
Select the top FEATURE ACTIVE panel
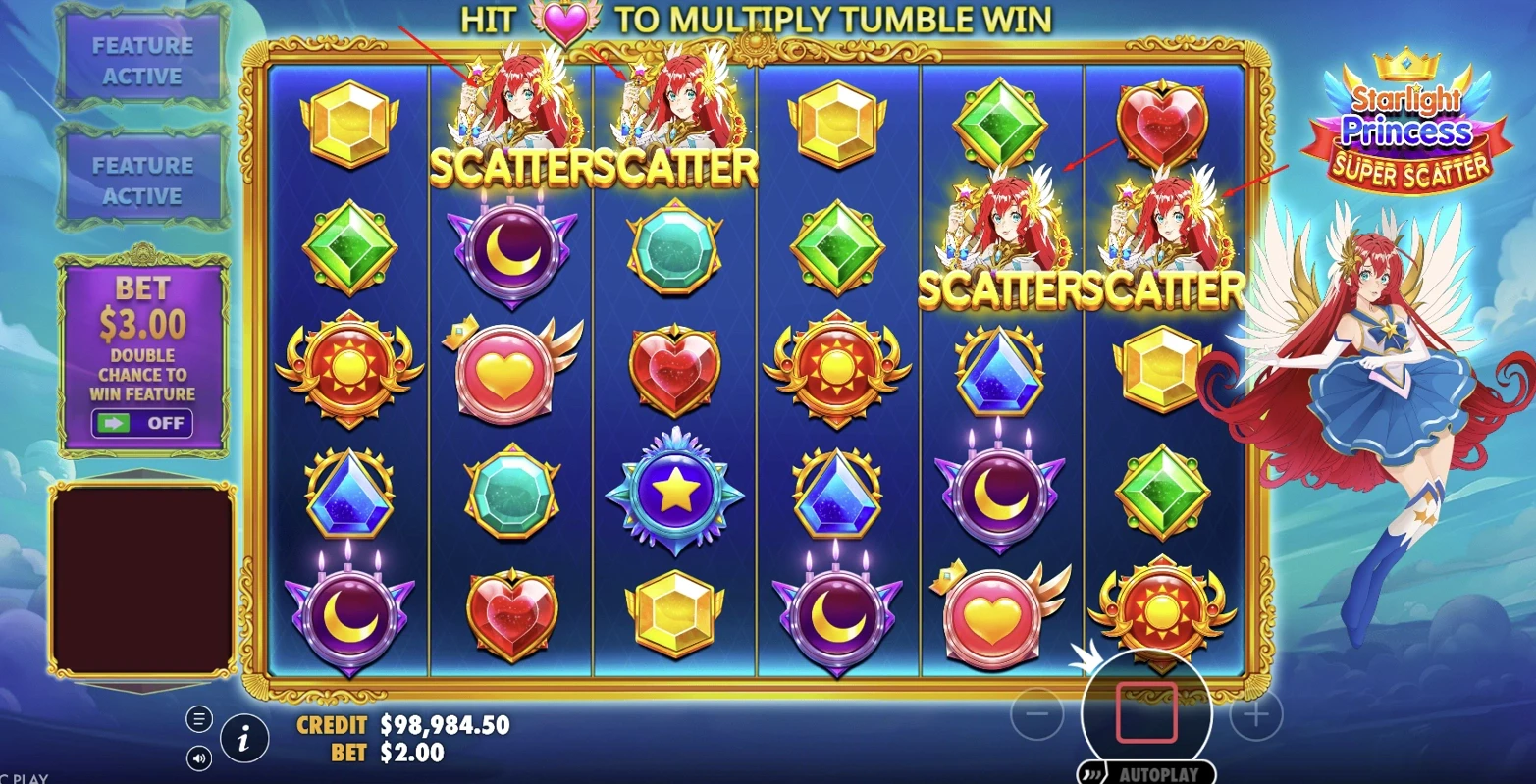tap(142, 59)
